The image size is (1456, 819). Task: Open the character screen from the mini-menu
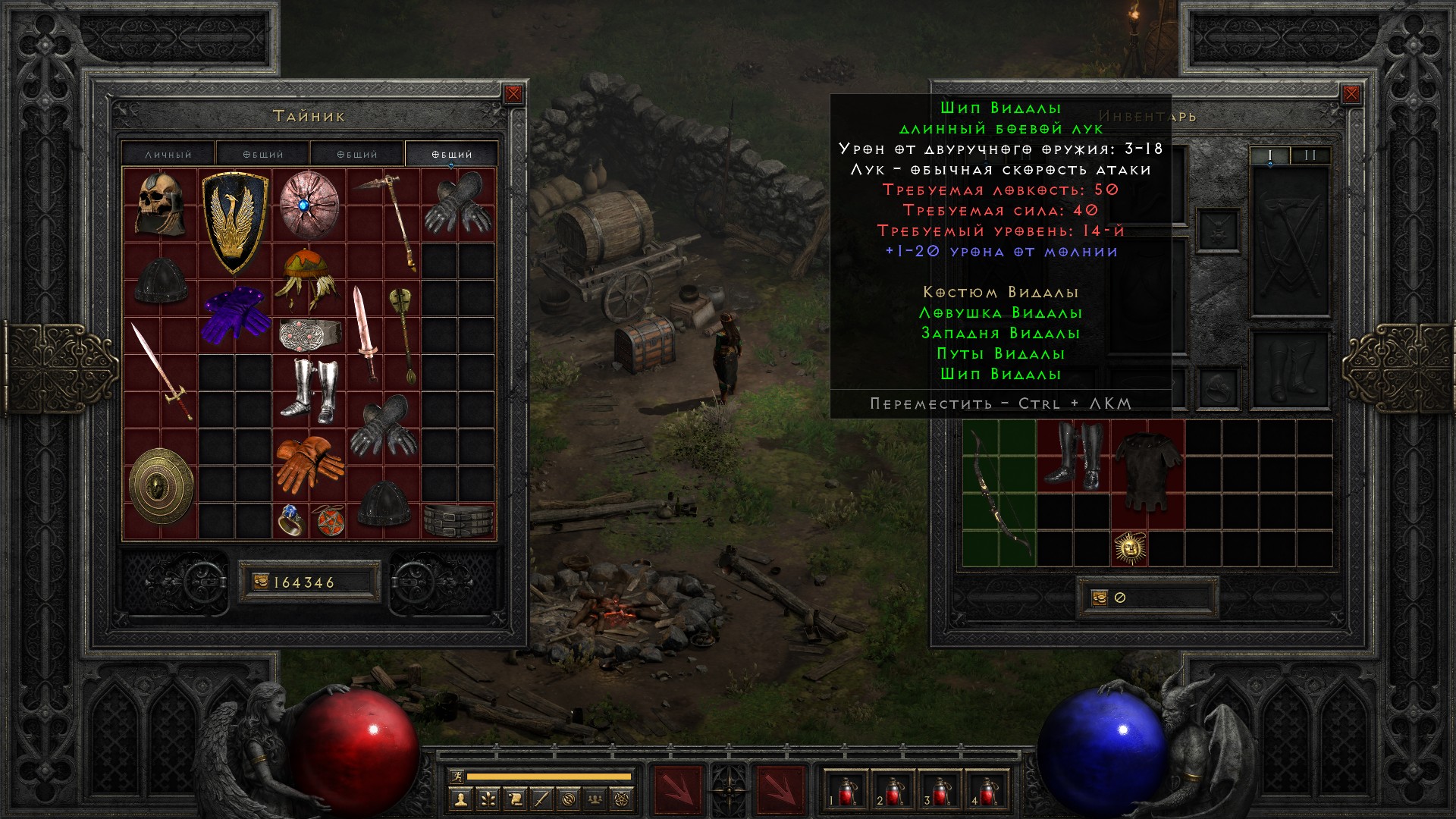460,799
